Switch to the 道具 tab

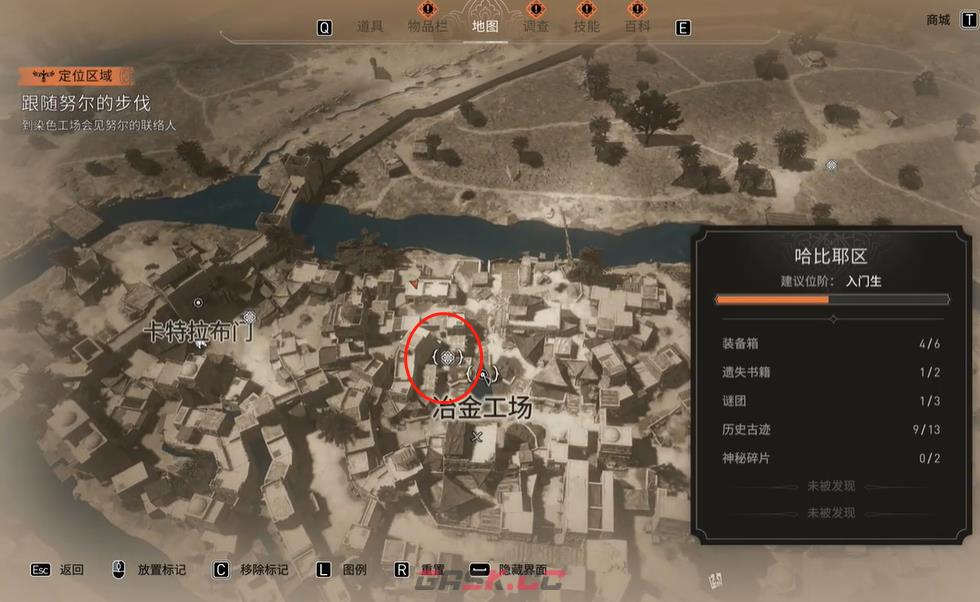point(370,27)
